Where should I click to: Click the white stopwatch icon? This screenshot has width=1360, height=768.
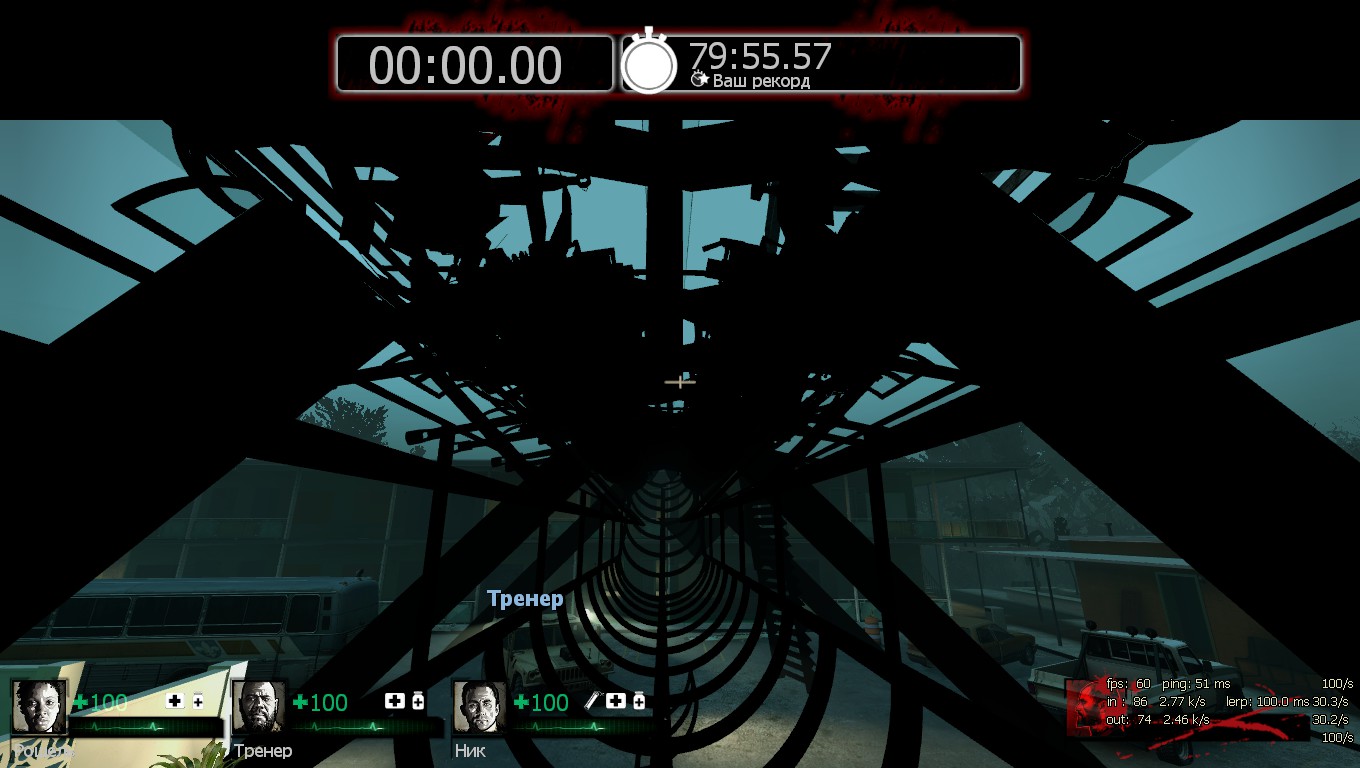(649, 63)
